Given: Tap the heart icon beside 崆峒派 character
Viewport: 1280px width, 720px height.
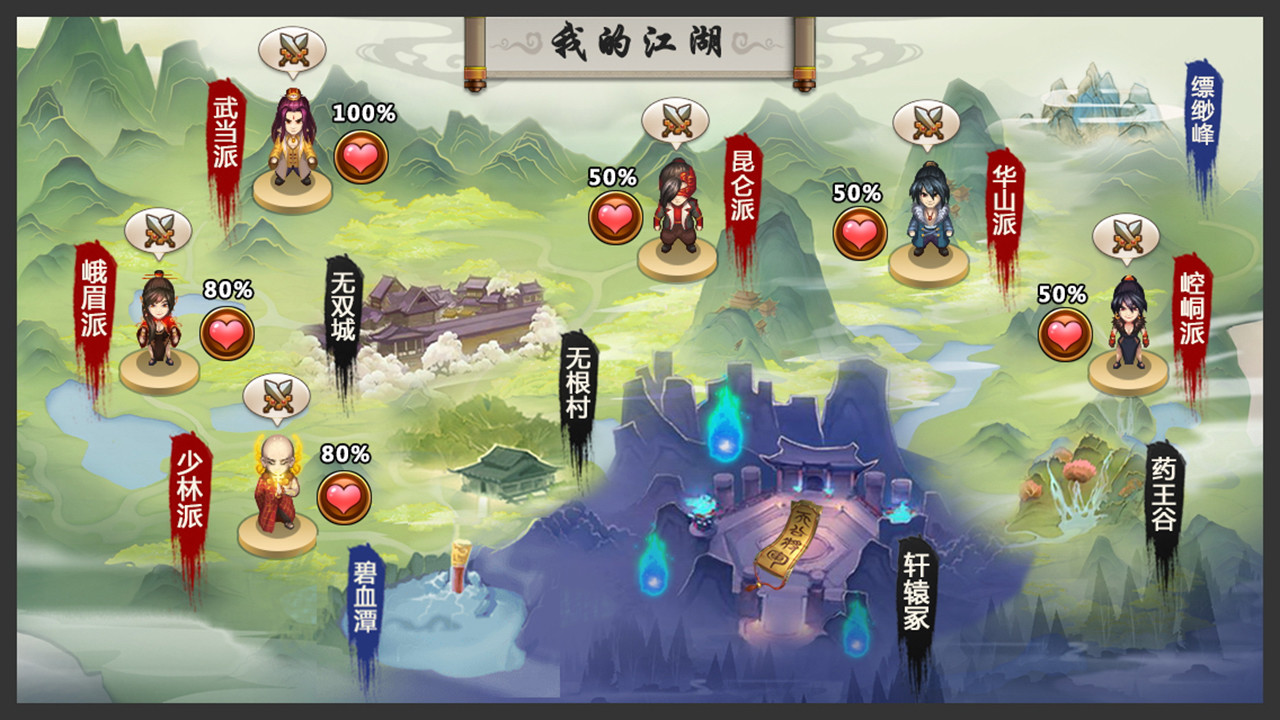Looking at the screenshot, I should (1064, 335).
